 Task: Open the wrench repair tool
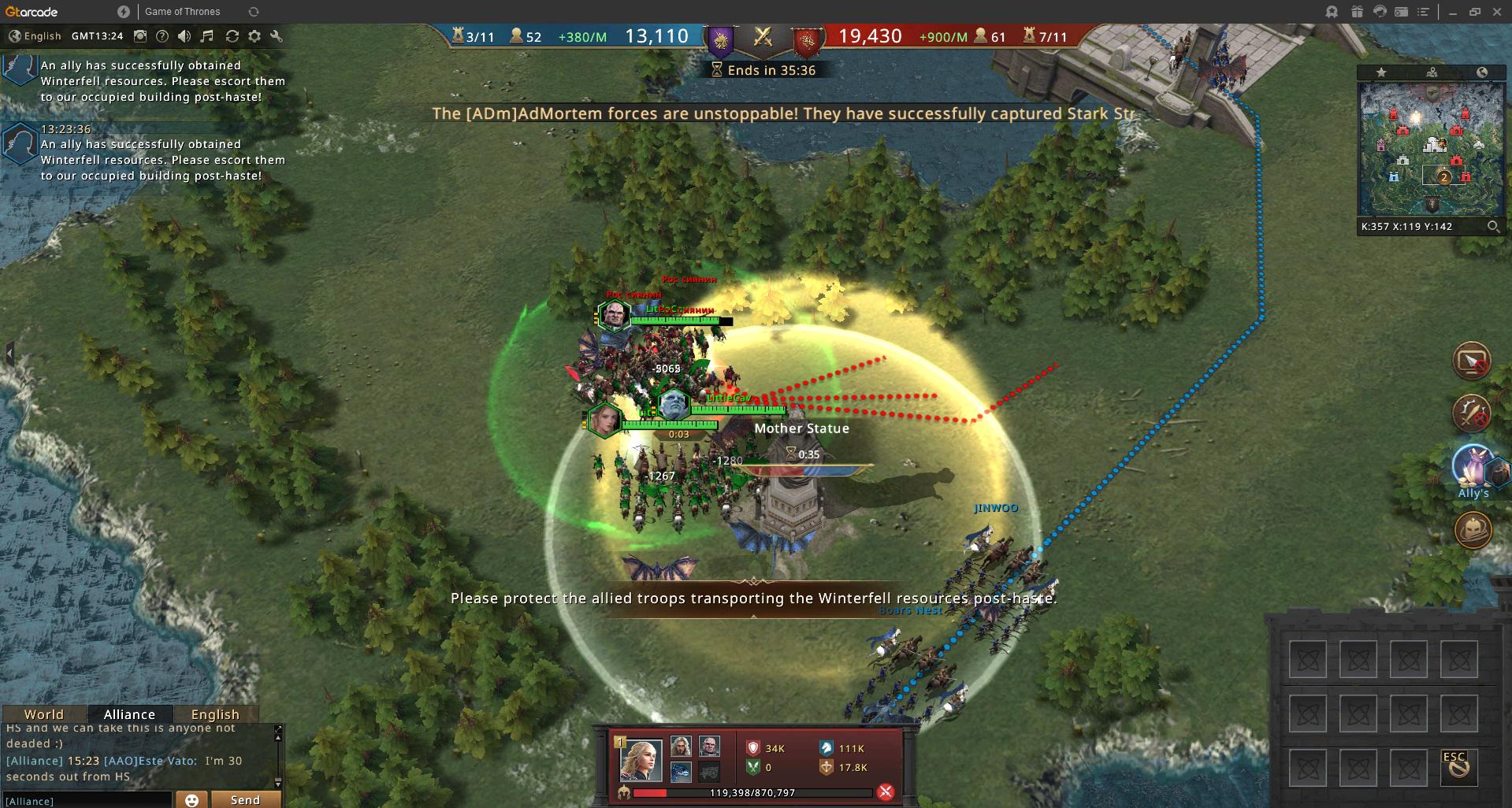coord(276,36)
